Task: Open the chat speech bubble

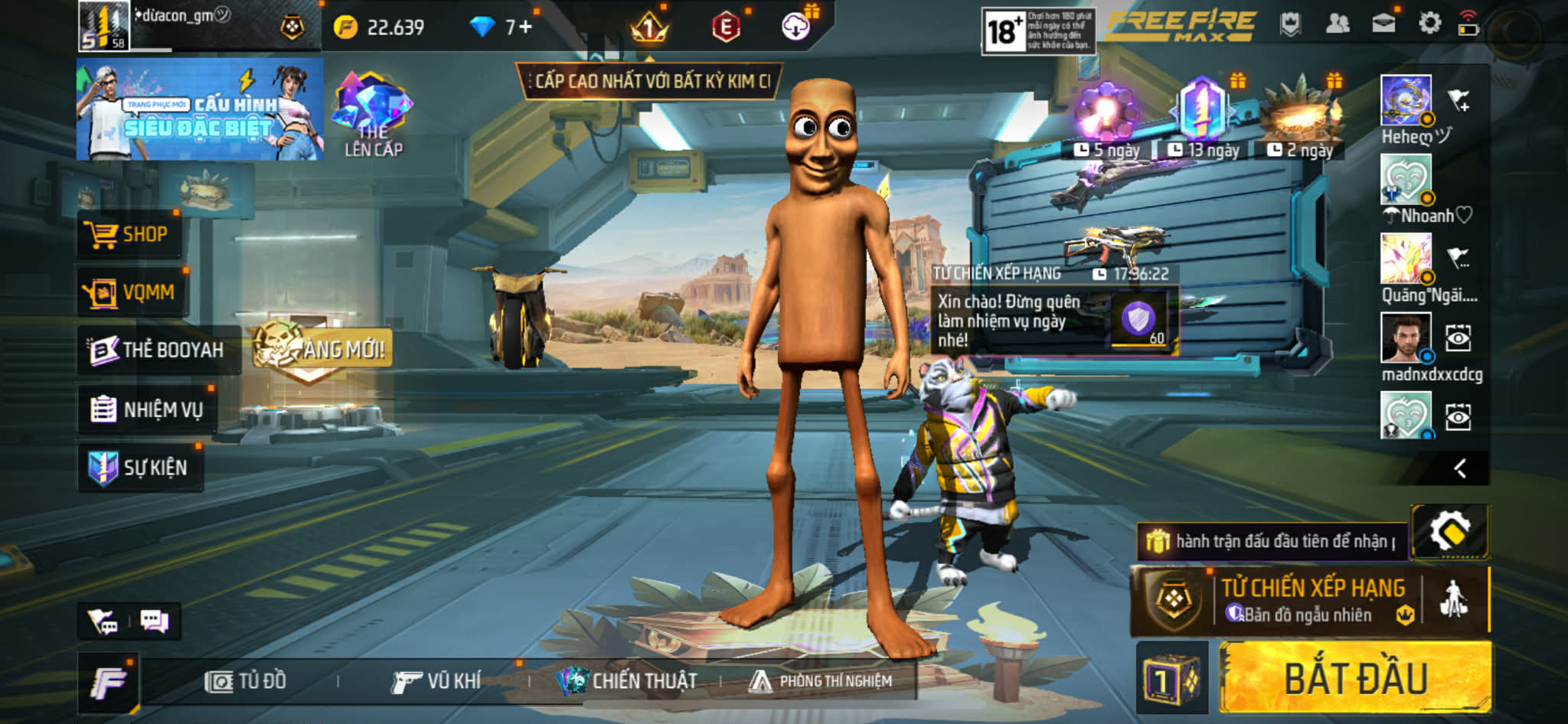Action: (155, 621)
